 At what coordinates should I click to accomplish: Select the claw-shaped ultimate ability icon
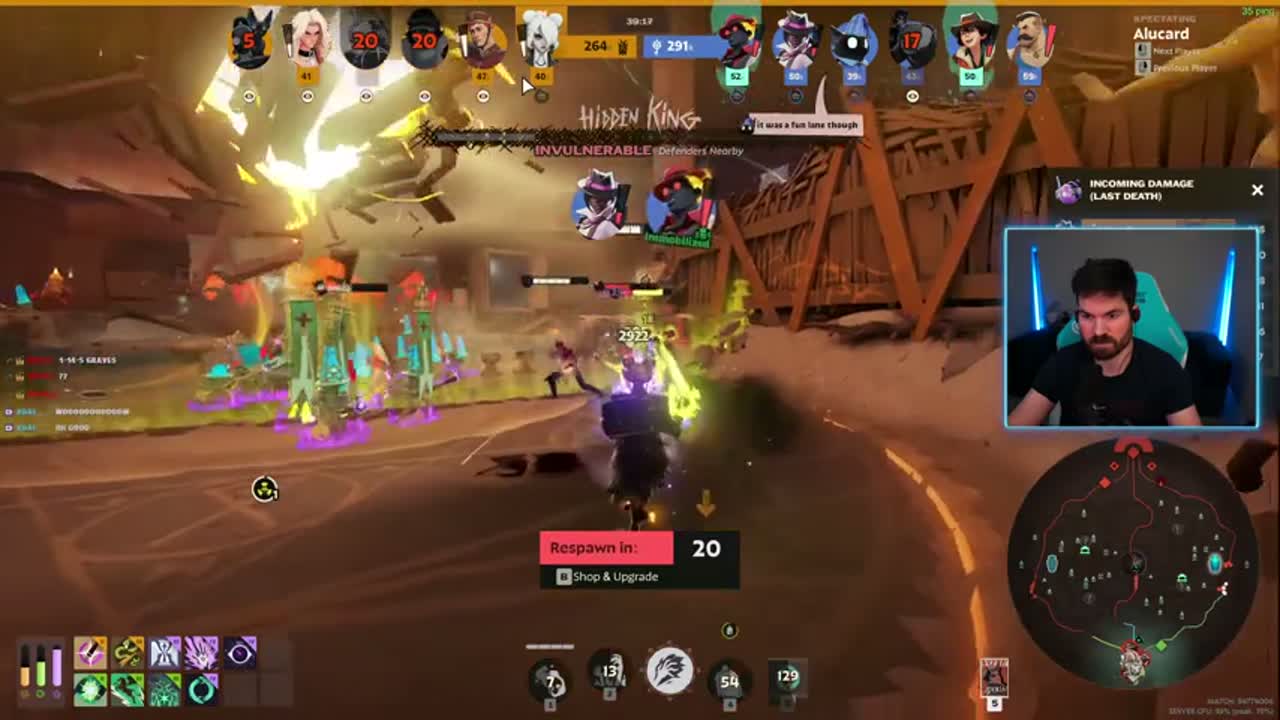672,670
